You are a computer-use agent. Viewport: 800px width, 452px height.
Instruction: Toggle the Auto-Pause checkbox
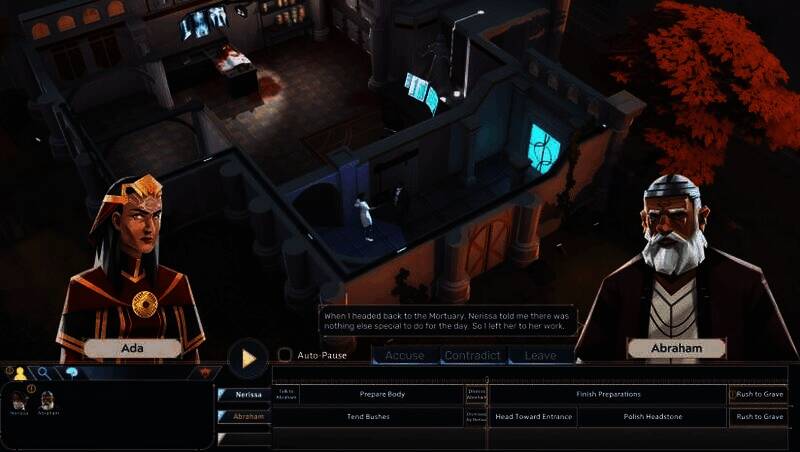coord(285,355)
